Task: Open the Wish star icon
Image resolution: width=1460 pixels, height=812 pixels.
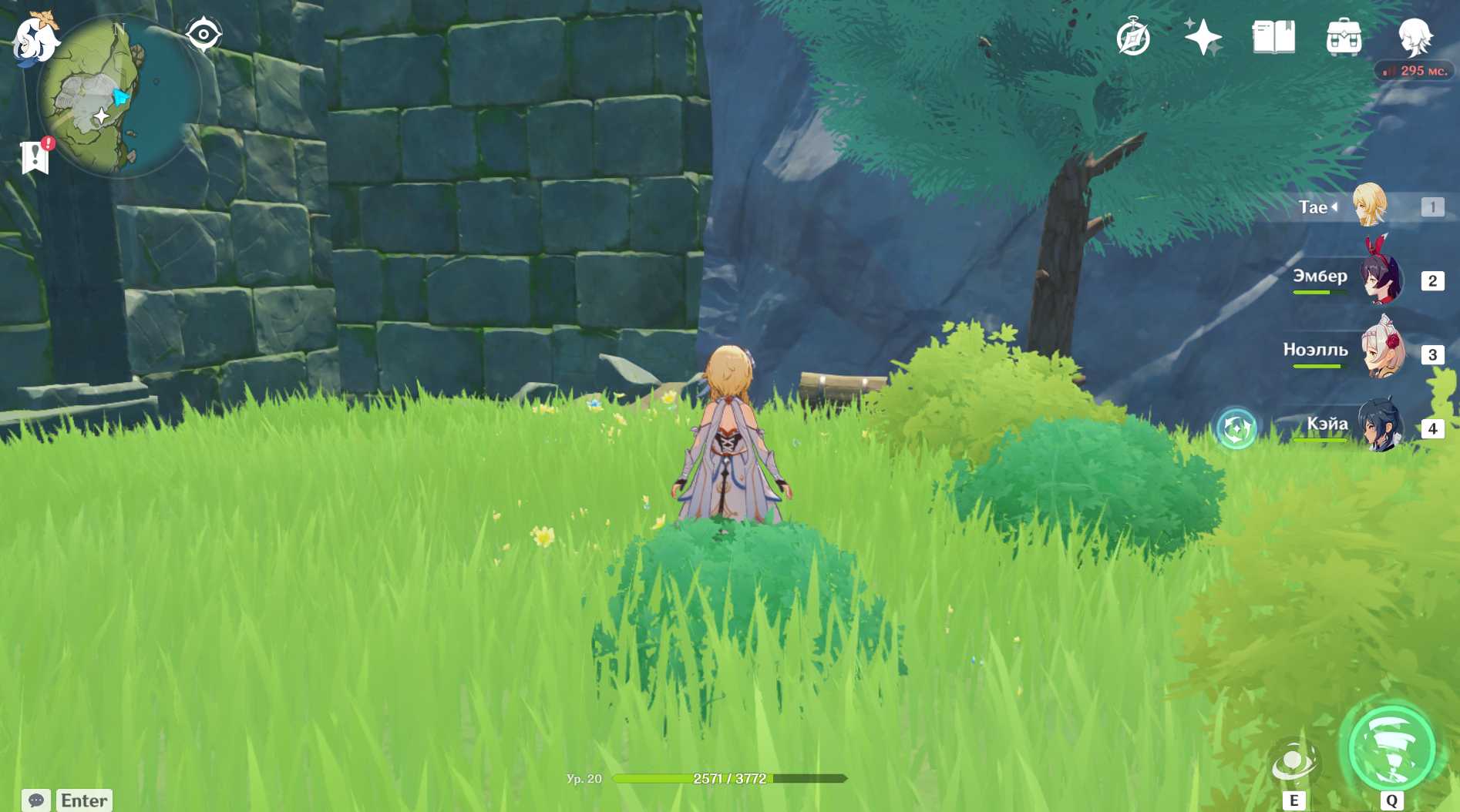Action: click(x=1203, y=37)
